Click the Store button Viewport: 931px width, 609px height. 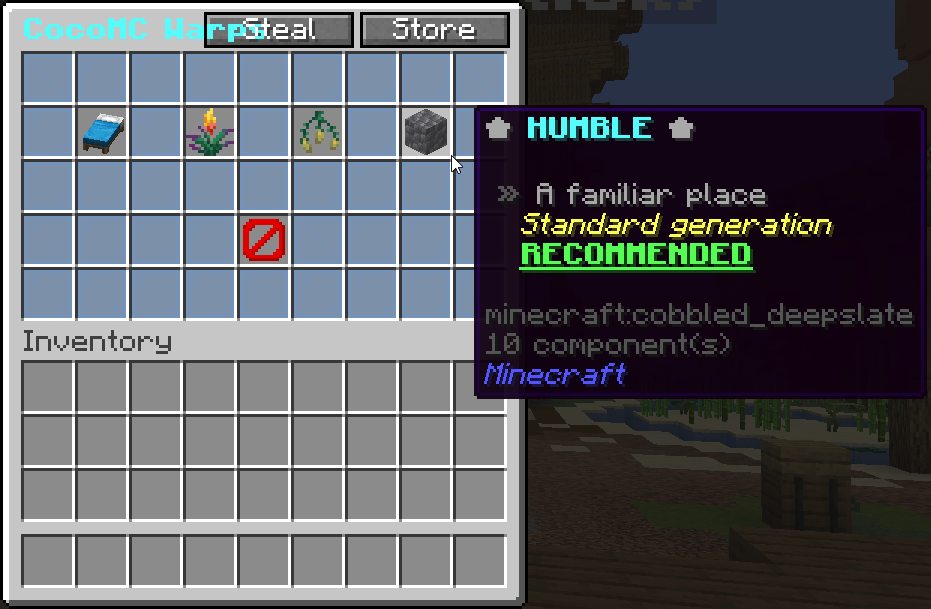[434, 30]
